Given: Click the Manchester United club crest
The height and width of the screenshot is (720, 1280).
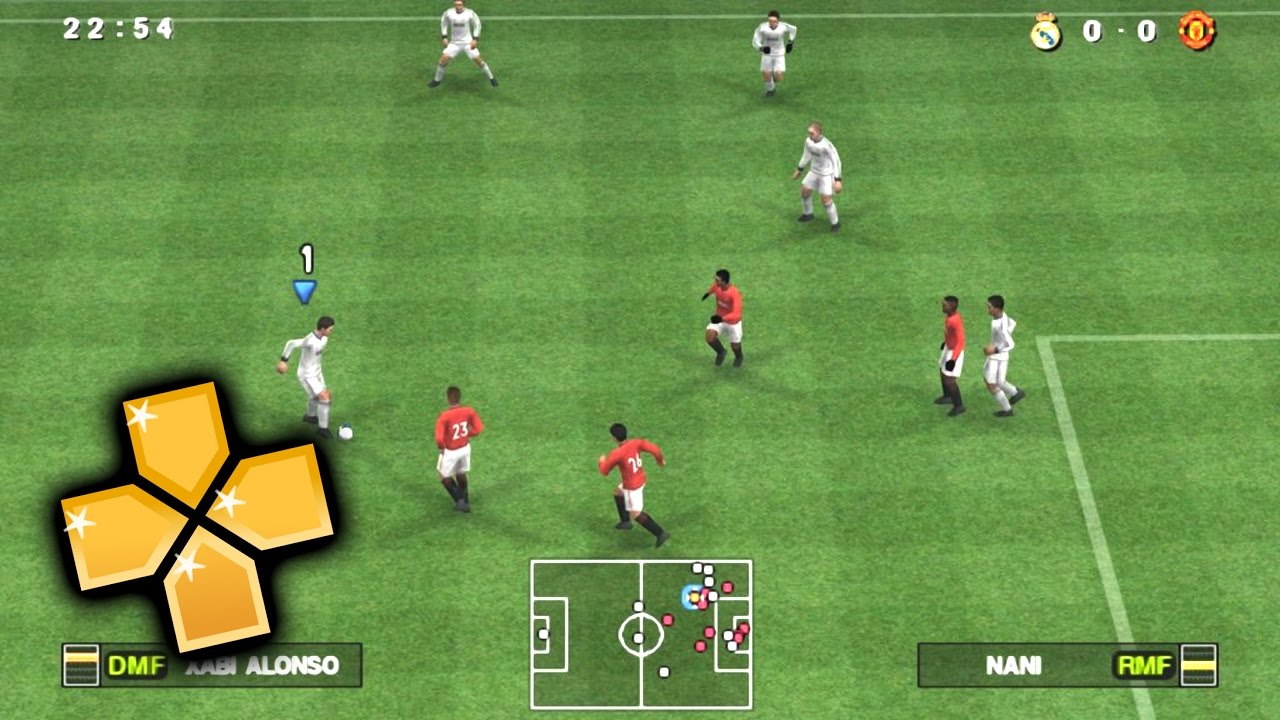Looking at the screenshot, I should (x=1197, y=32).
